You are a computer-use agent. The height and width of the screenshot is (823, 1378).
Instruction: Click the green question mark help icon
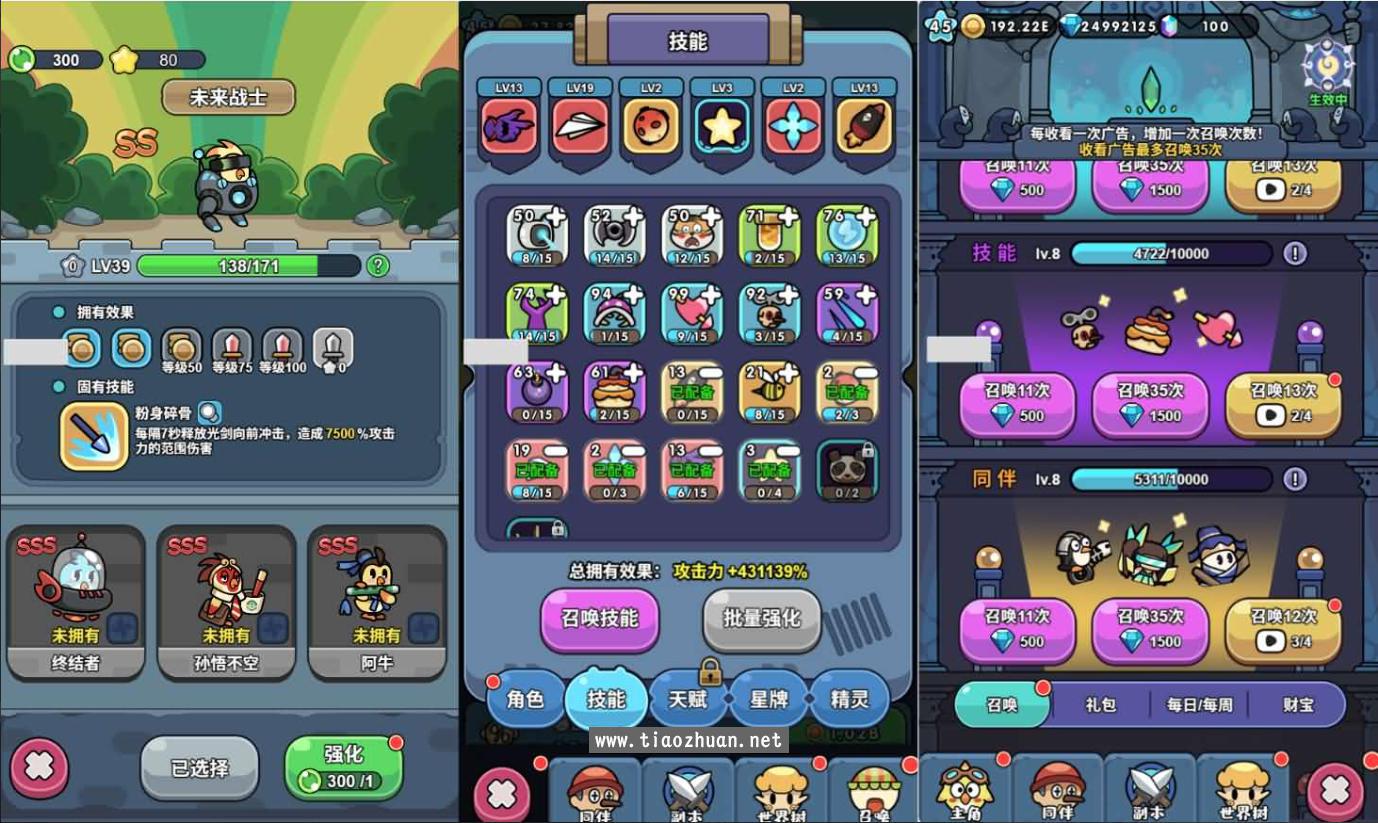click(x=378, y=266)
